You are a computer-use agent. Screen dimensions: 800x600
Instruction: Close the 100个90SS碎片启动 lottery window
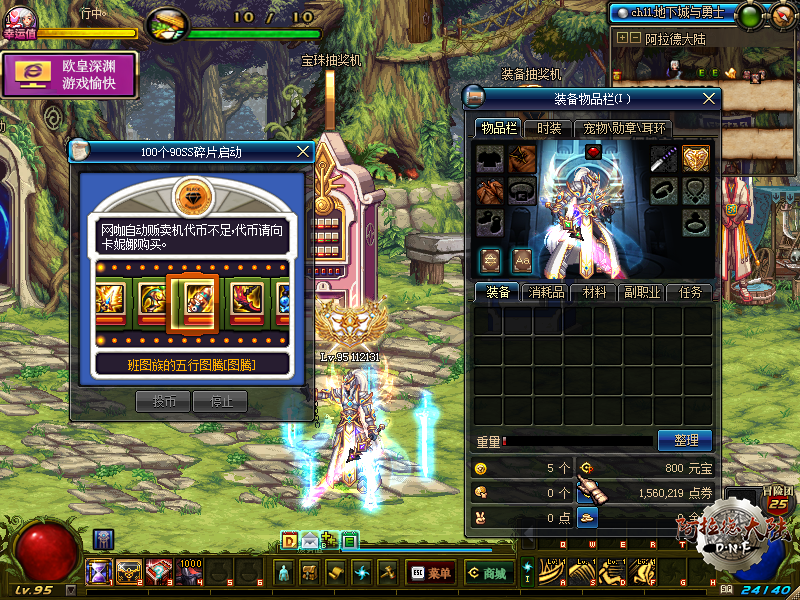[x=304, y=152]
